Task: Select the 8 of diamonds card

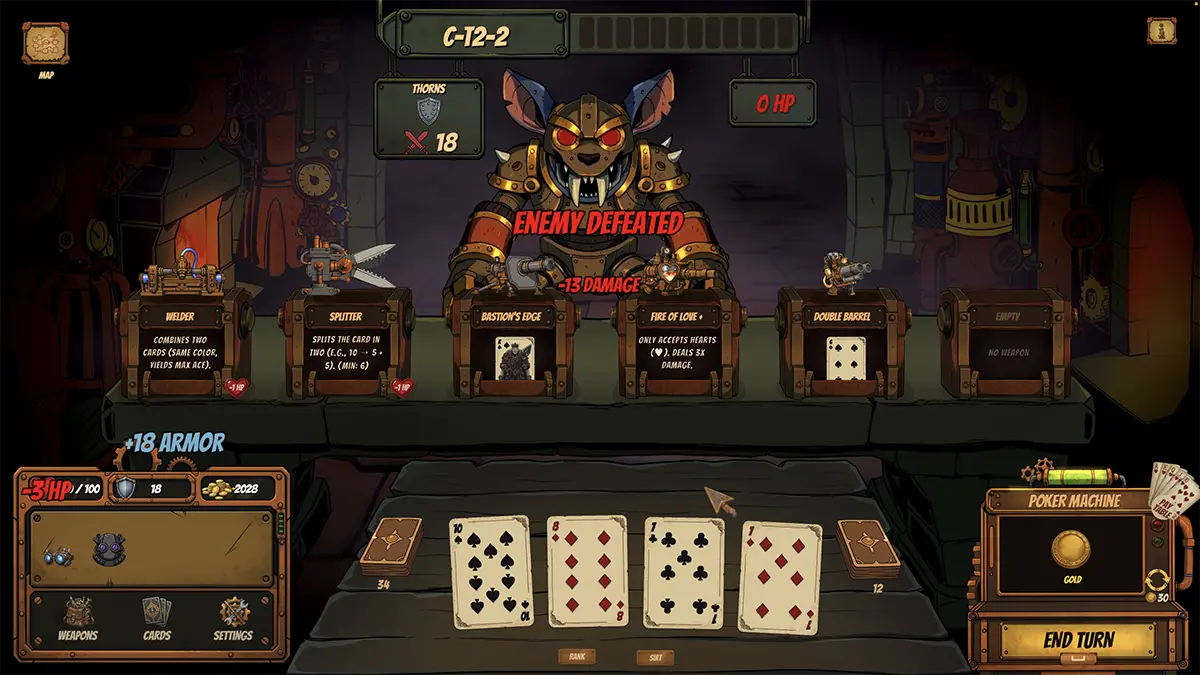Action: click(587, 570)
